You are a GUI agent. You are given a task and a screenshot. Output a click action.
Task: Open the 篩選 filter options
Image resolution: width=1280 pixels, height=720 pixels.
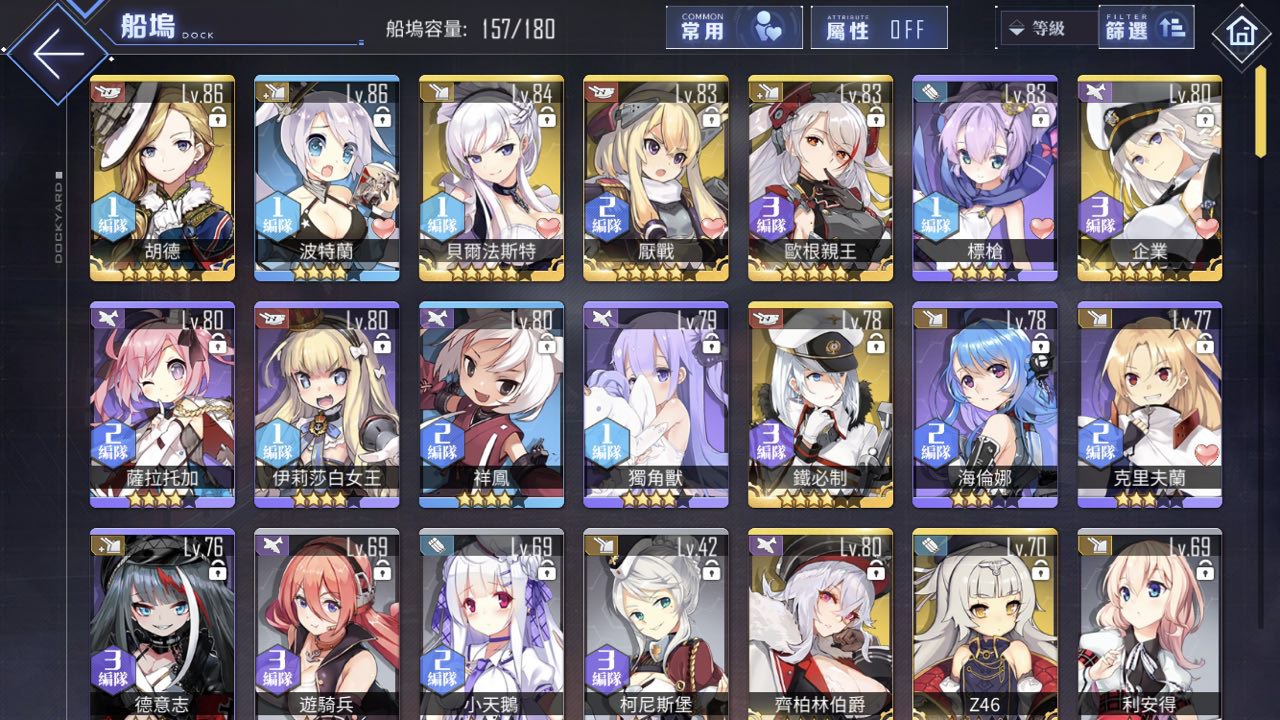1145,29
